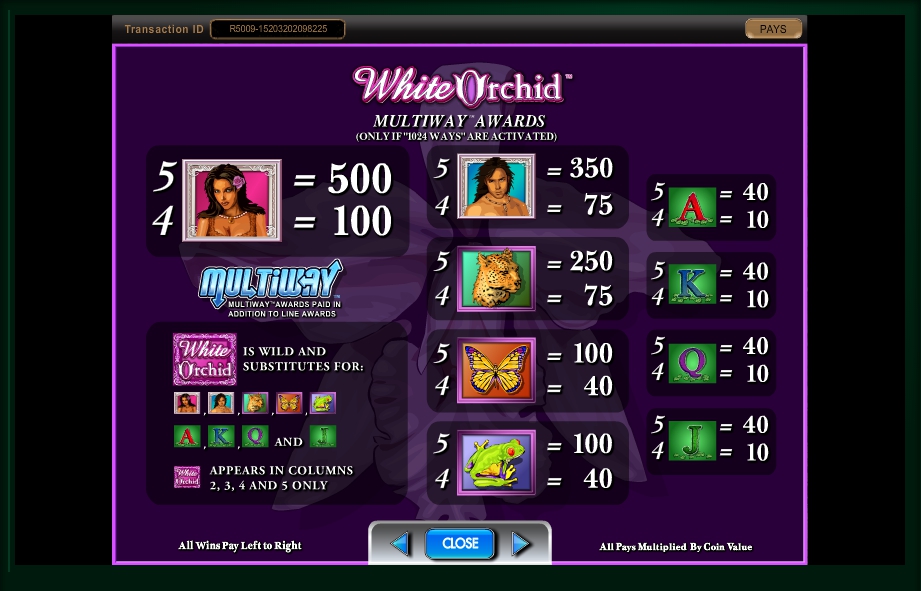Screen dimensions: 921x591
Task: Advance to the next paytable page
Action: [x=521, y=544]
